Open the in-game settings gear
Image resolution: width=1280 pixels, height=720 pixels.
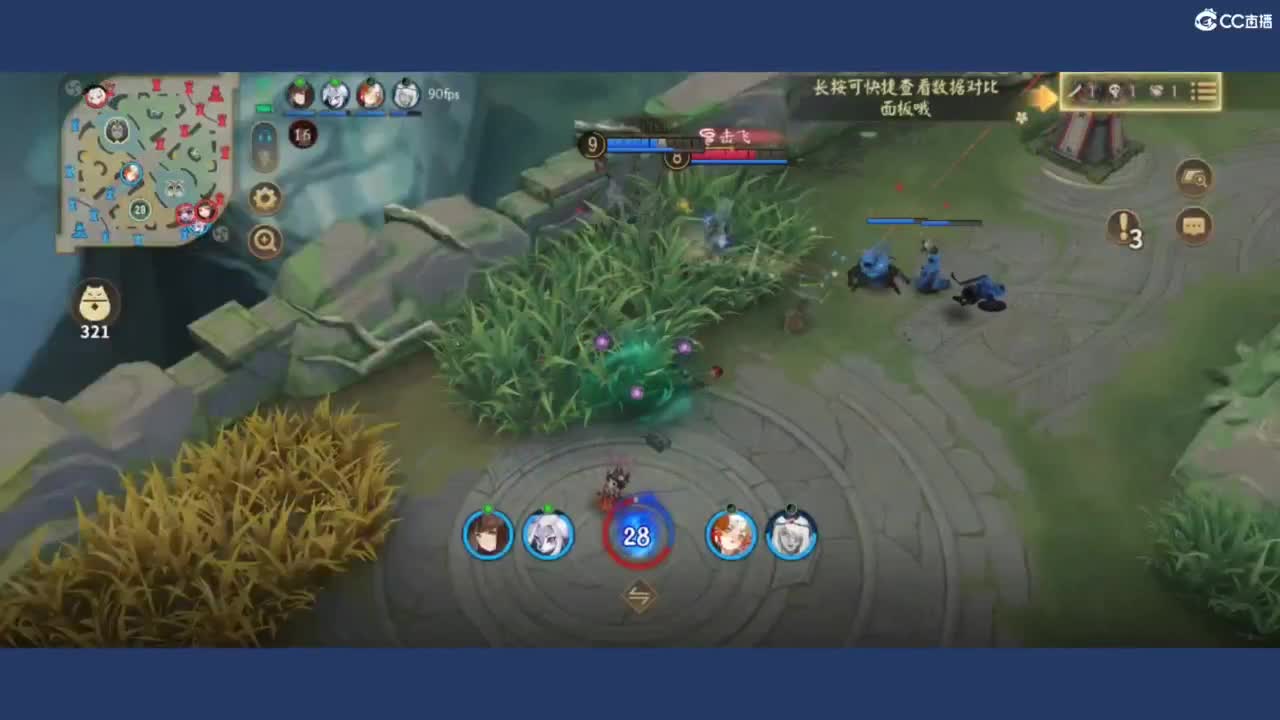pyautogui.click(x=264, y=198)
